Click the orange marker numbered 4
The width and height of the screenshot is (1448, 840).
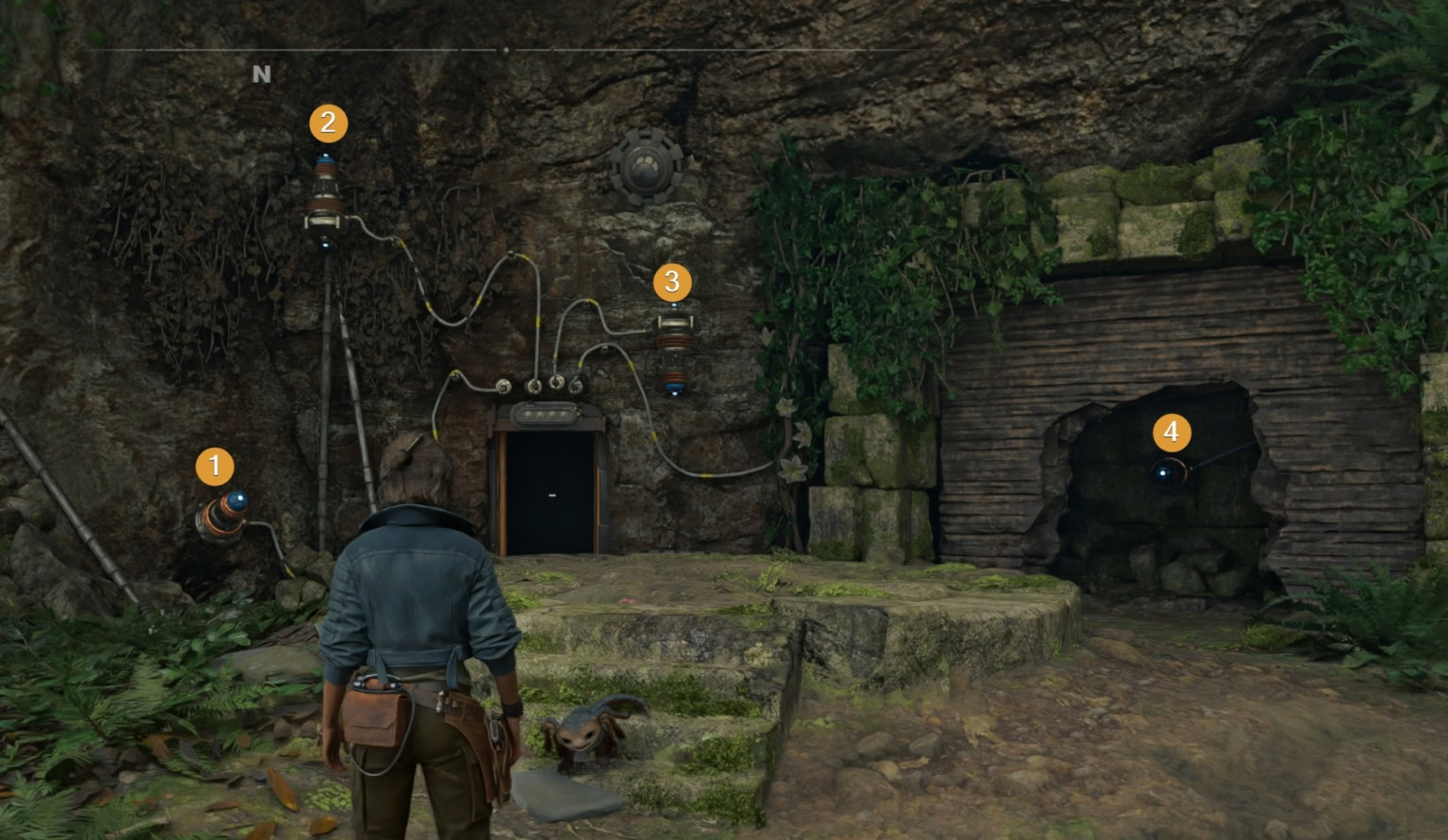coord(1172,433)
